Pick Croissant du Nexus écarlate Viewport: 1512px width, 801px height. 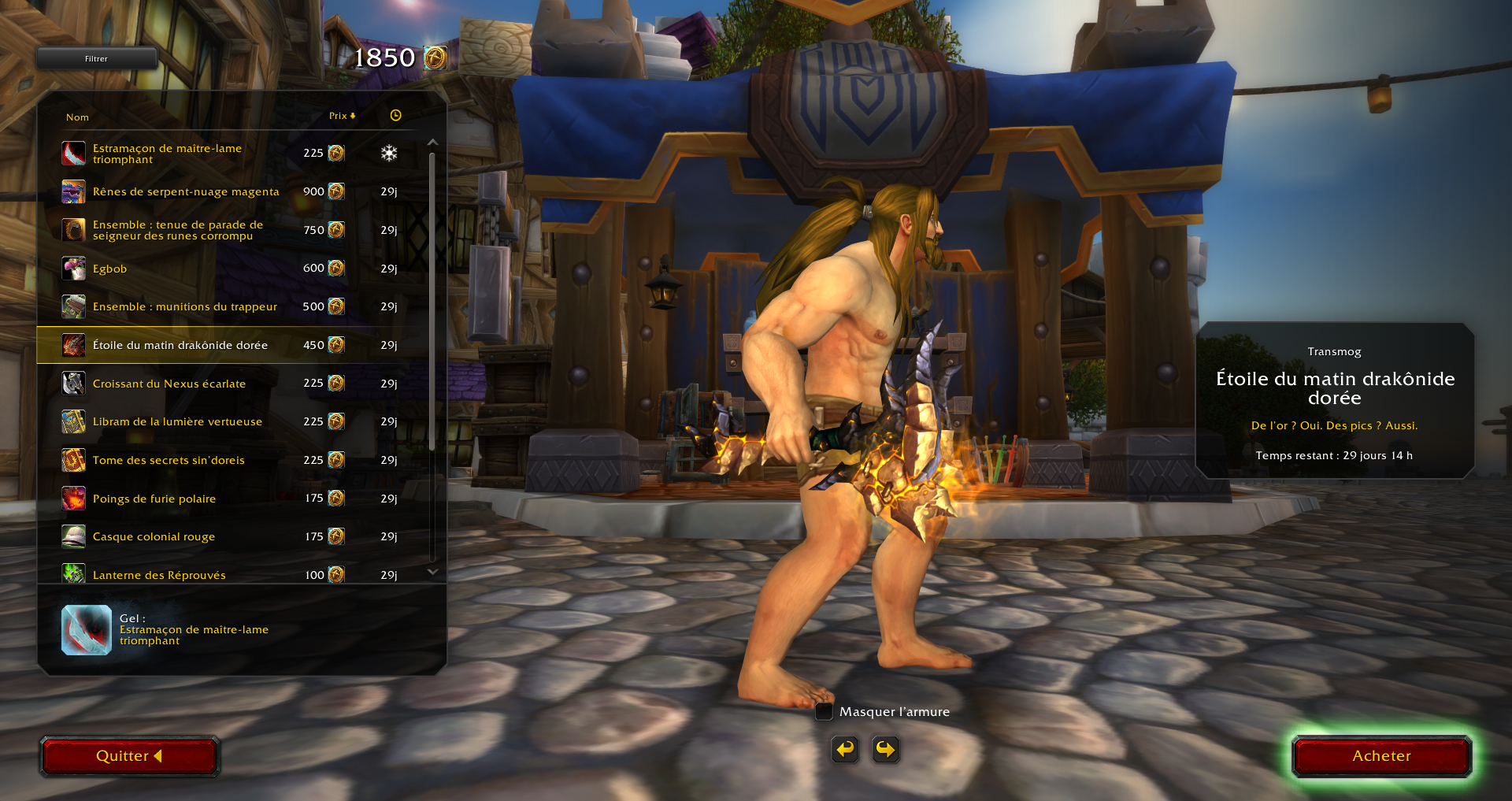[x=169, y=384]
